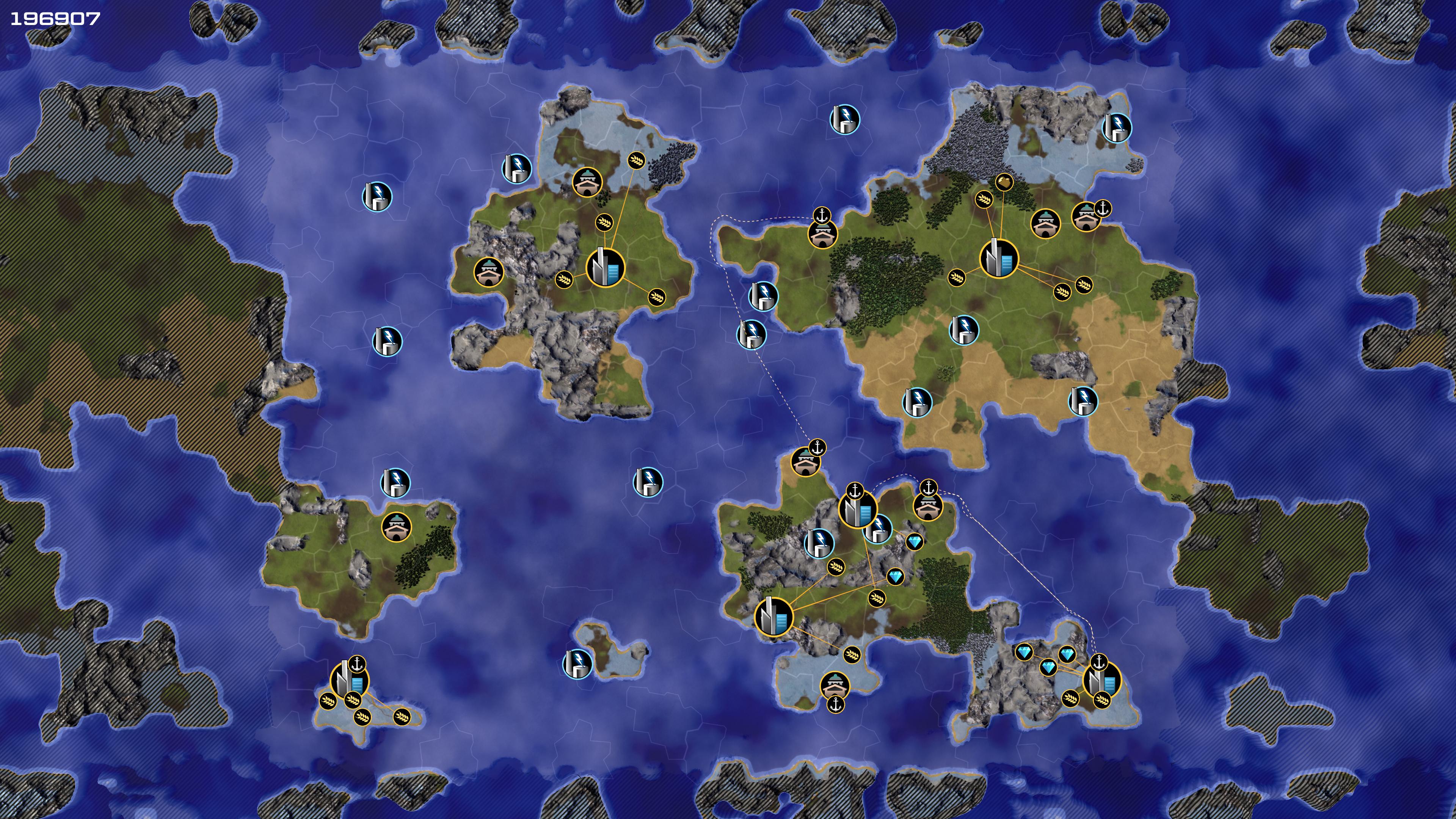Image resolution: width=1456 pixels, height=819 pixels.
Task: Select the port city linked to three diamonds
Action: coord(1101,680)
